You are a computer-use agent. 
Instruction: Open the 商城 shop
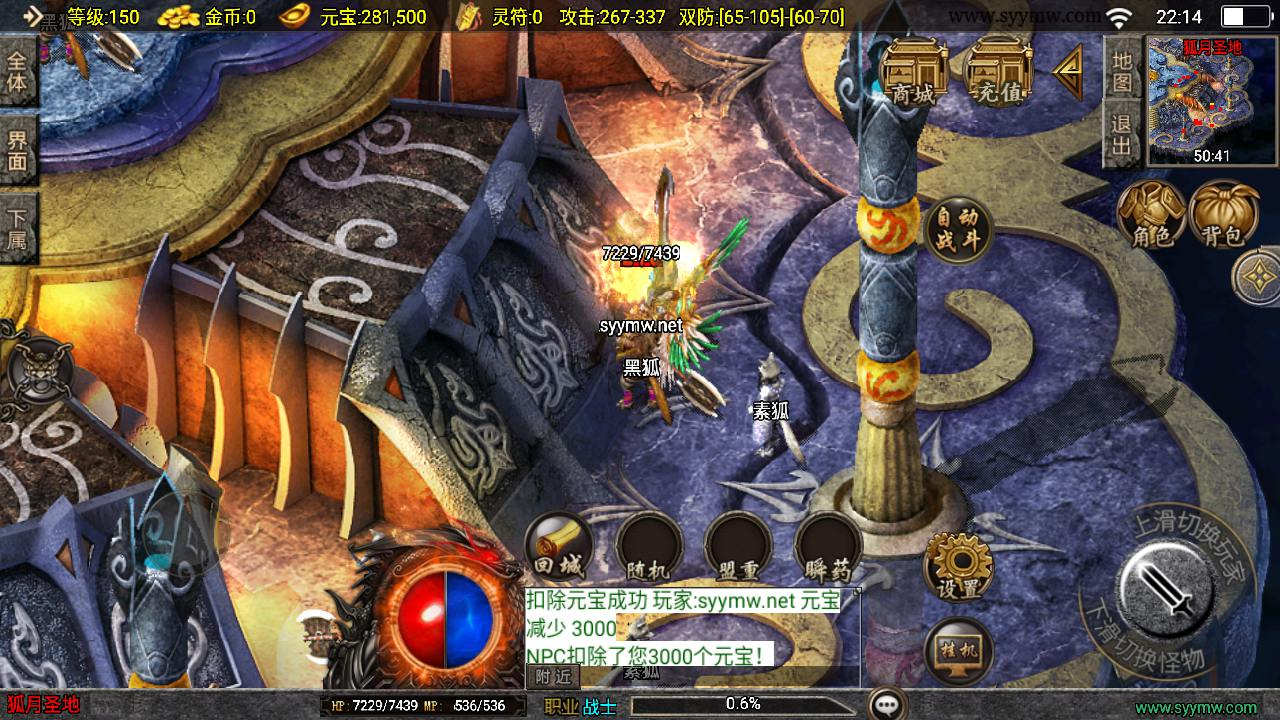(914, 72)
